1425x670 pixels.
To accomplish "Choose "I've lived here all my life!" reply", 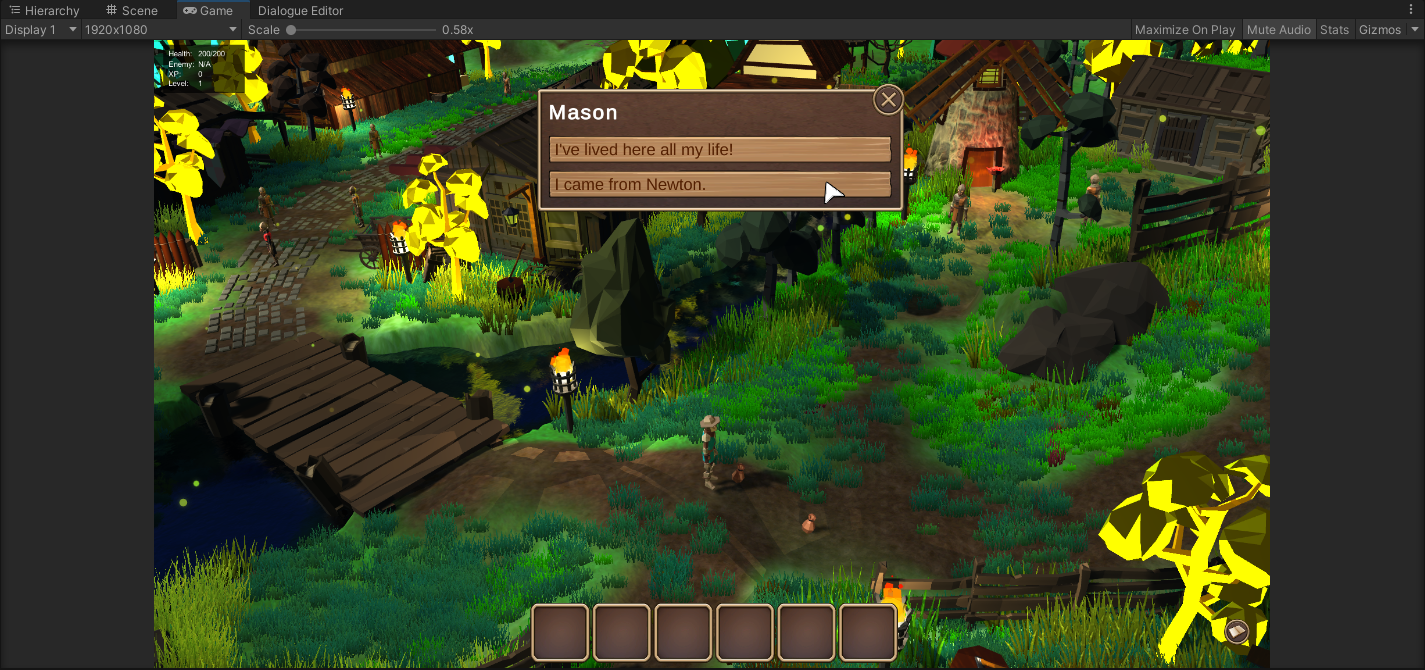I will pos(719,150).
